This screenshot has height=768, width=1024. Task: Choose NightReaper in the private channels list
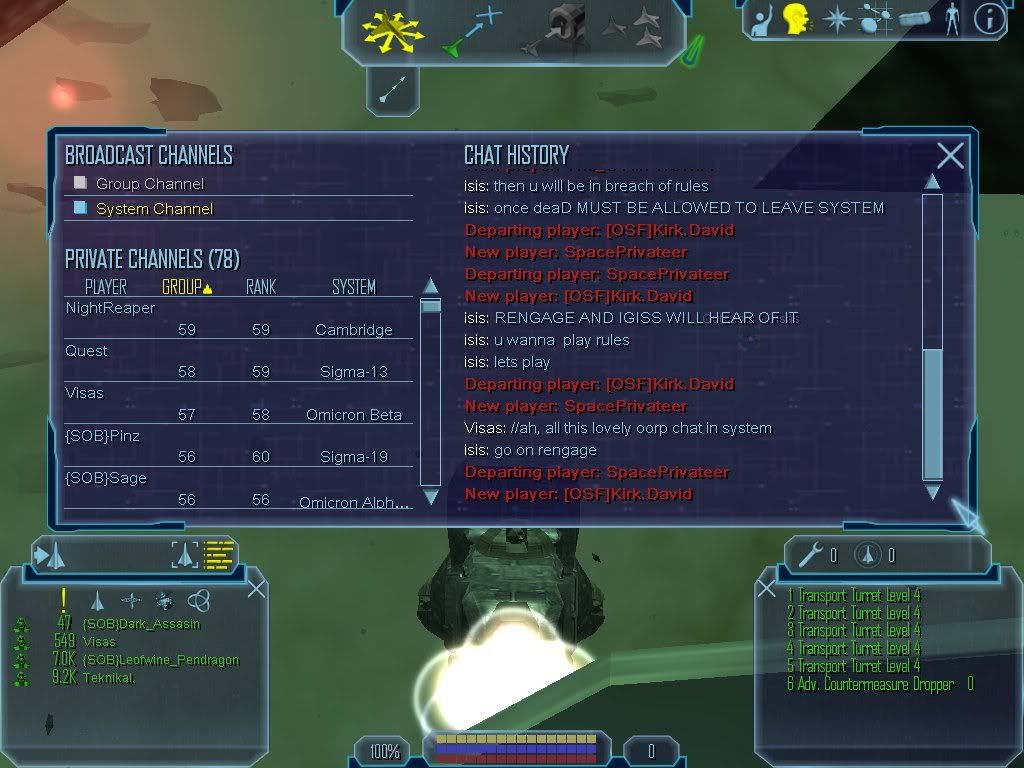coord(110,308)
